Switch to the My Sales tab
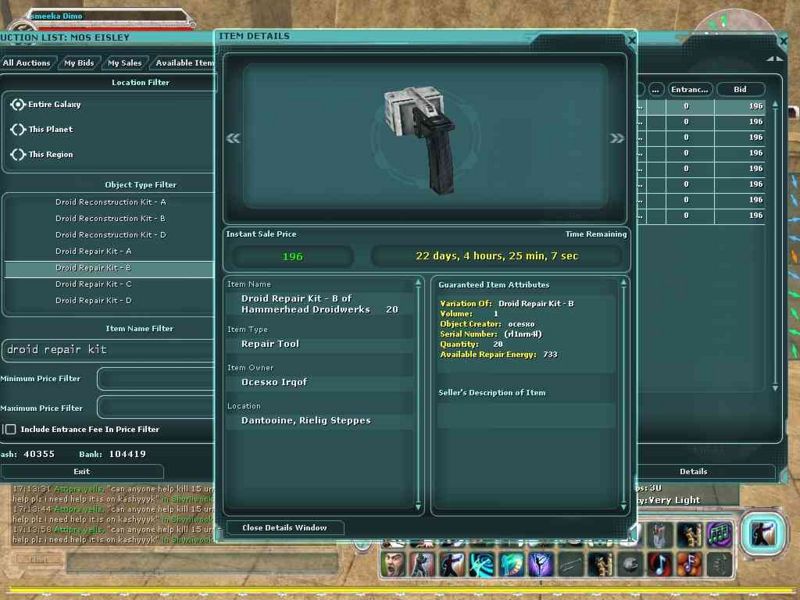The width and height of the screenshot is (800, 600). [x=125, y=62]
